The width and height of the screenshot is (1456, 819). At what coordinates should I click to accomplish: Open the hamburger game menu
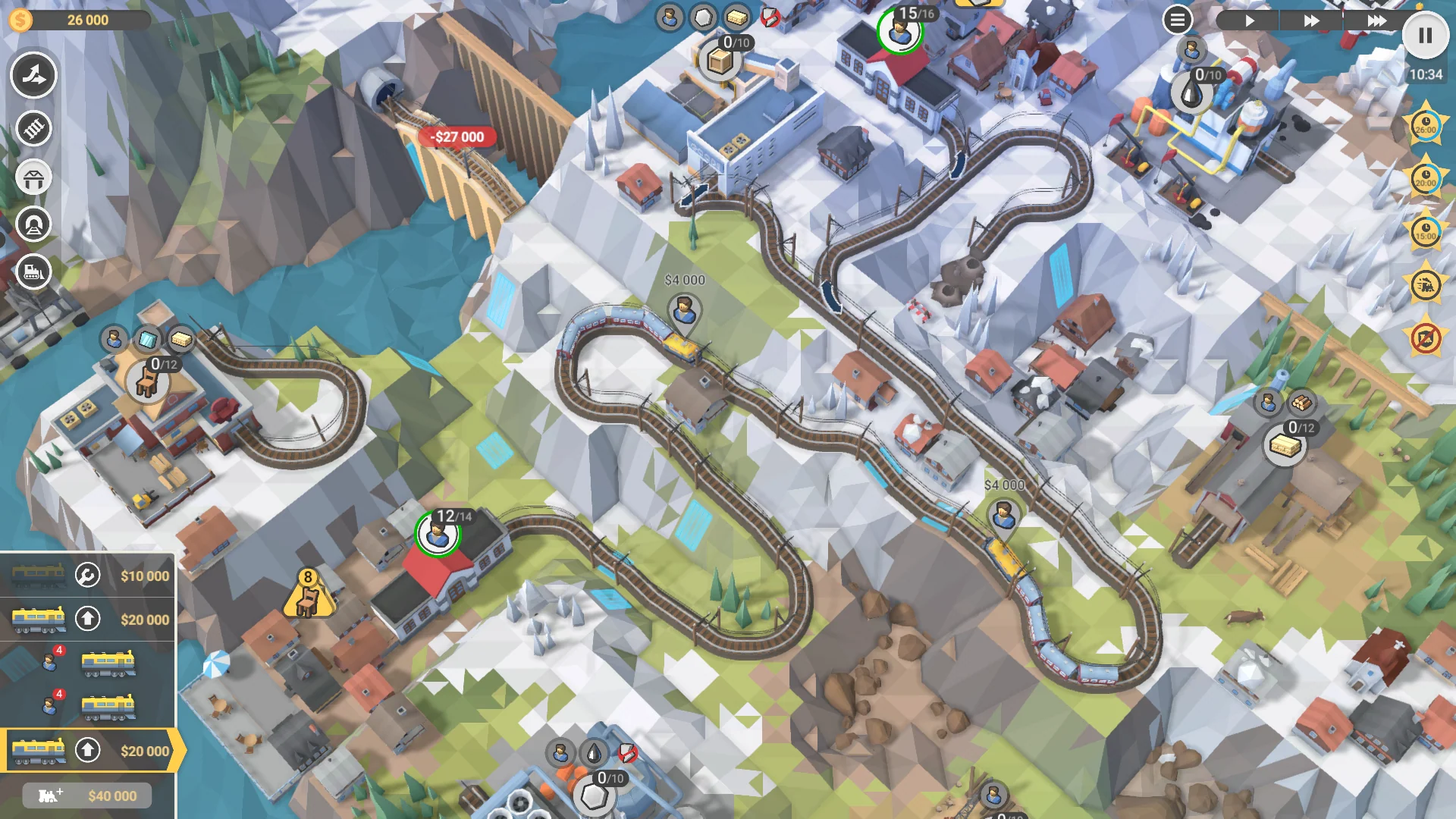click(x=1176, y=20)
